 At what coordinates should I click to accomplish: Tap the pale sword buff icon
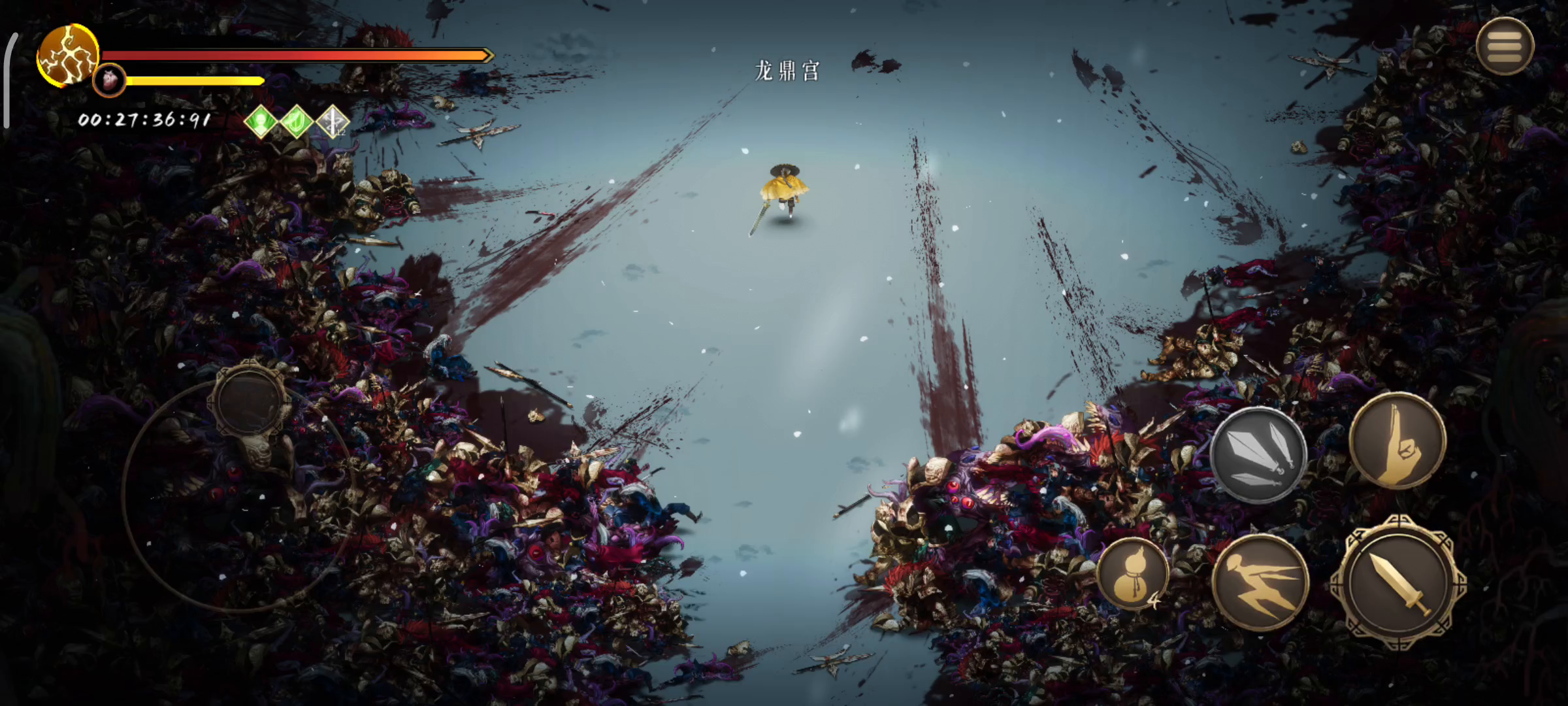coord(333,122)
